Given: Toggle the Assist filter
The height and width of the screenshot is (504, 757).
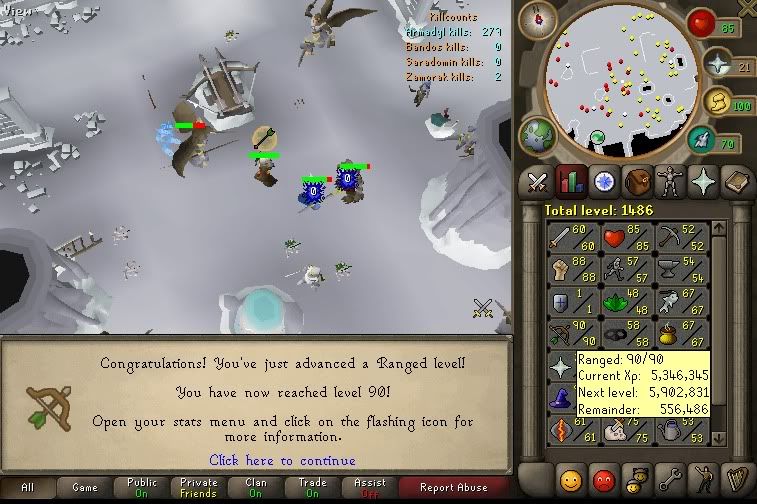Looking at the screenshot, I should (x=368, y=488).
